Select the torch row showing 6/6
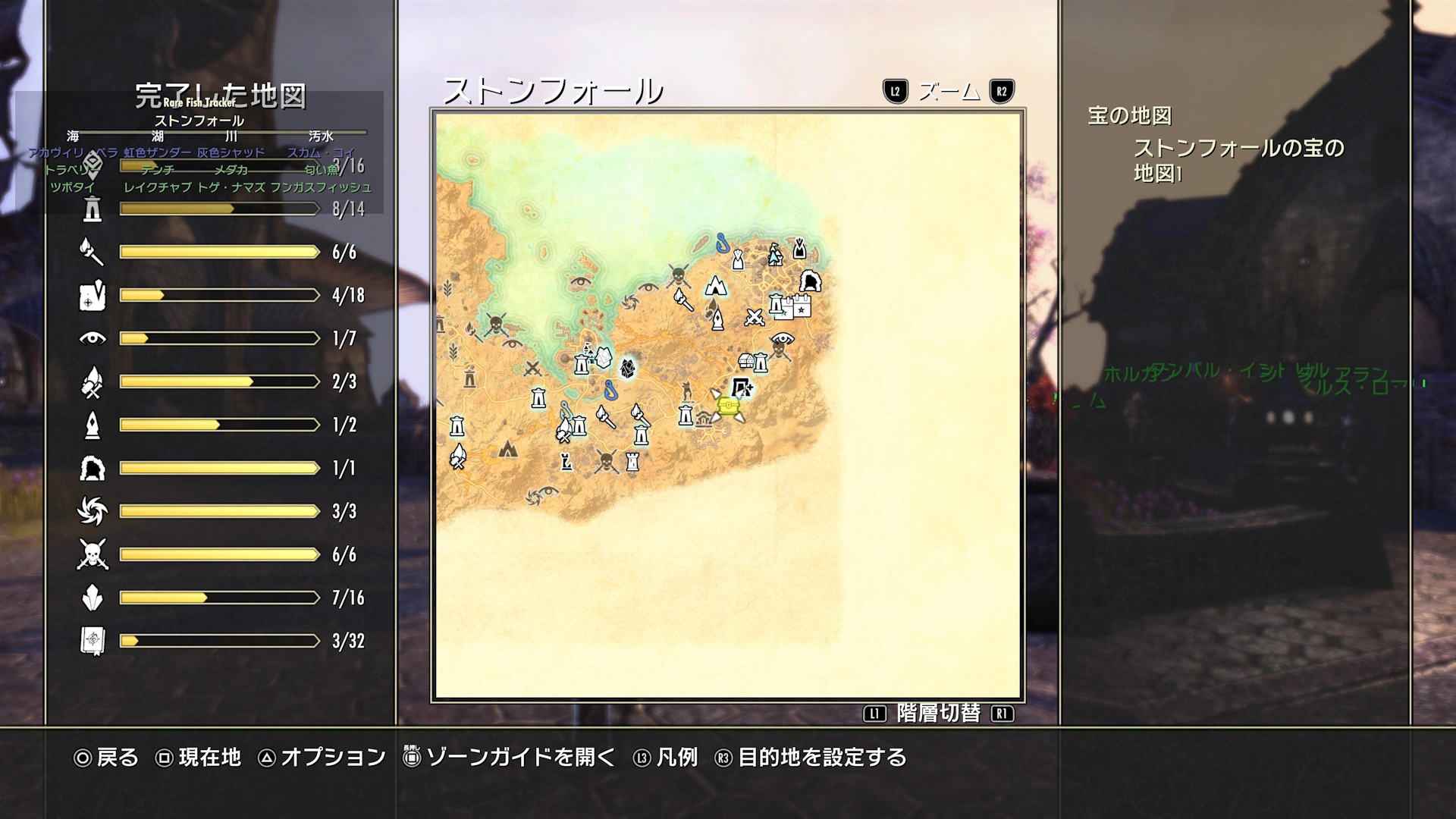 [x=220, y=252]
